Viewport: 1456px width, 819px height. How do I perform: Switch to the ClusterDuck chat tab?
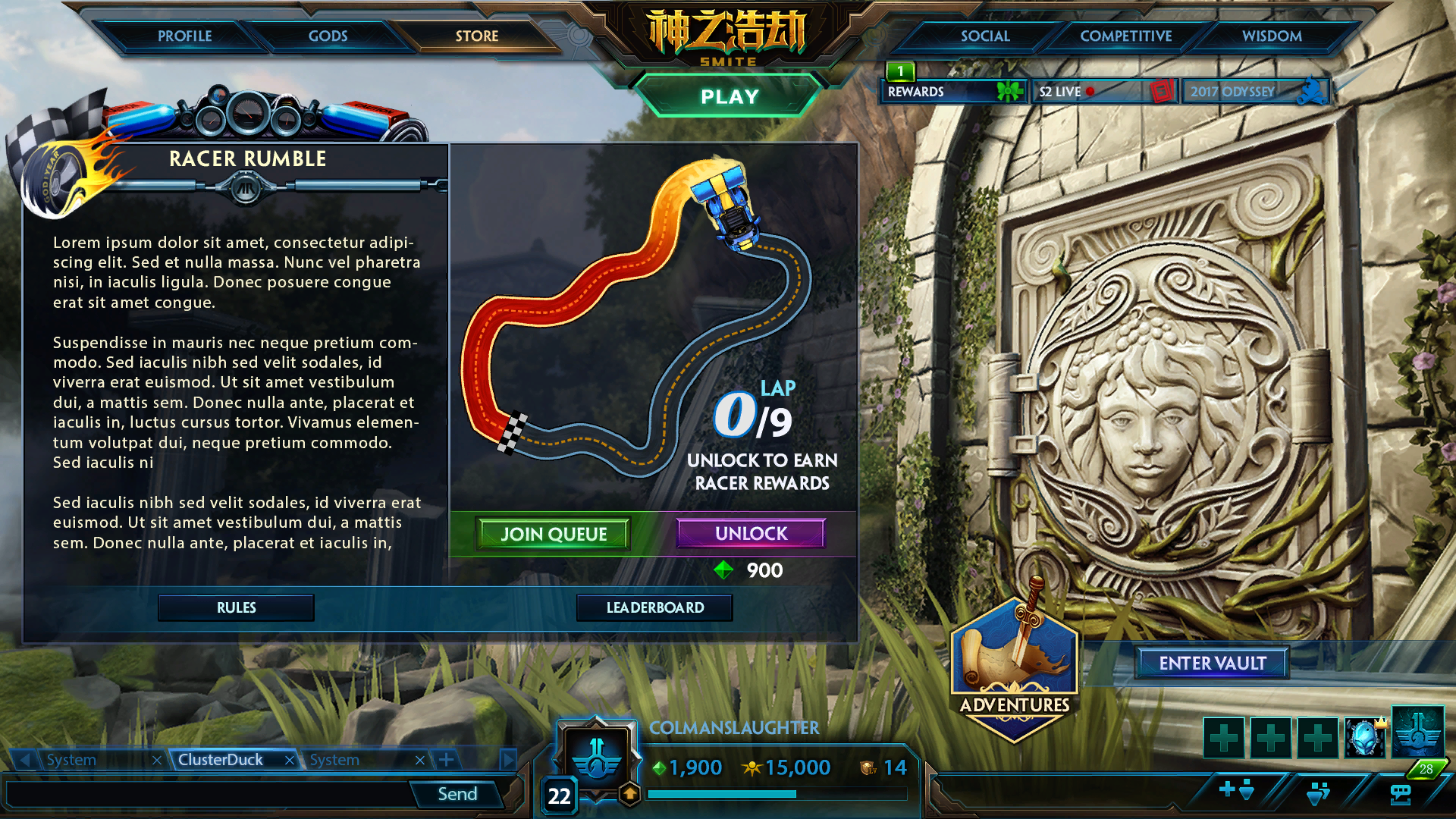pos(221,760)
